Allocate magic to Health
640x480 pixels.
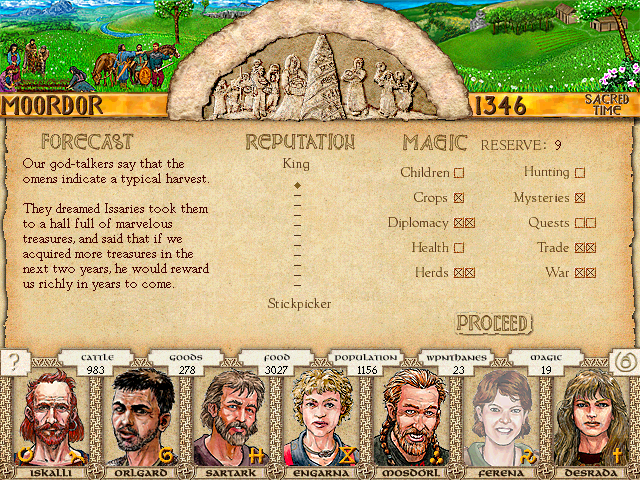pyautogui.click(x=459, y=248)
